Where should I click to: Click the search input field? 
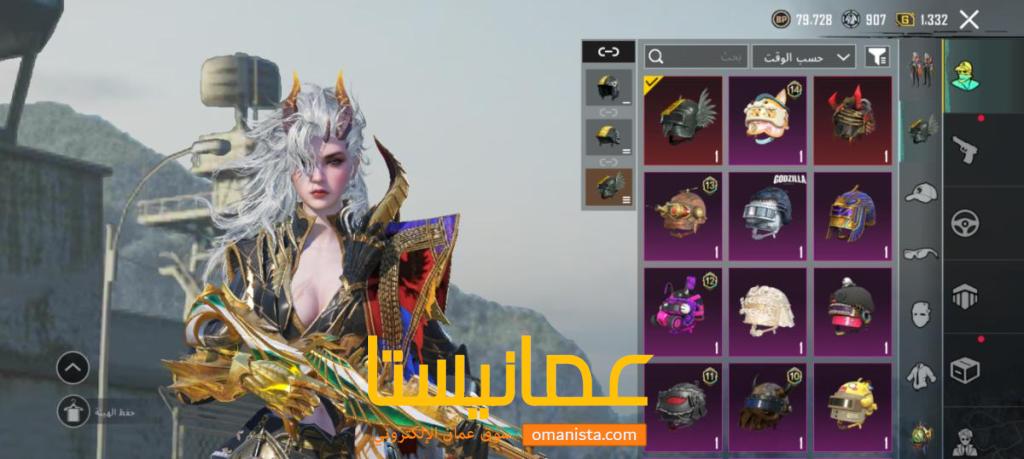coord(695,57)
